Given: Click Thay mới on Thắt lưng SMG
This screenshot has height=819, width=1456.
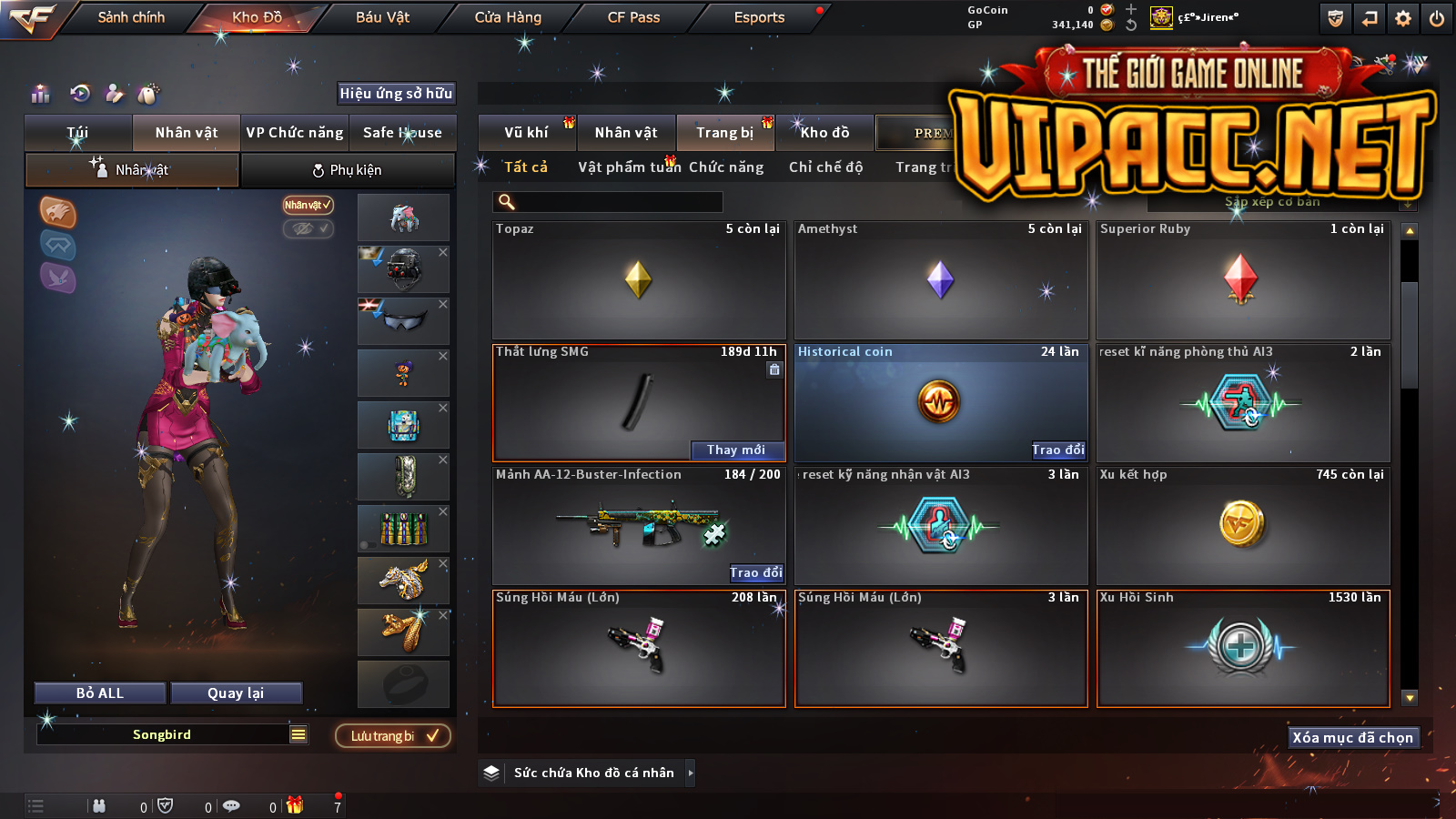Looking at the screenshot, I should (736, 450).
